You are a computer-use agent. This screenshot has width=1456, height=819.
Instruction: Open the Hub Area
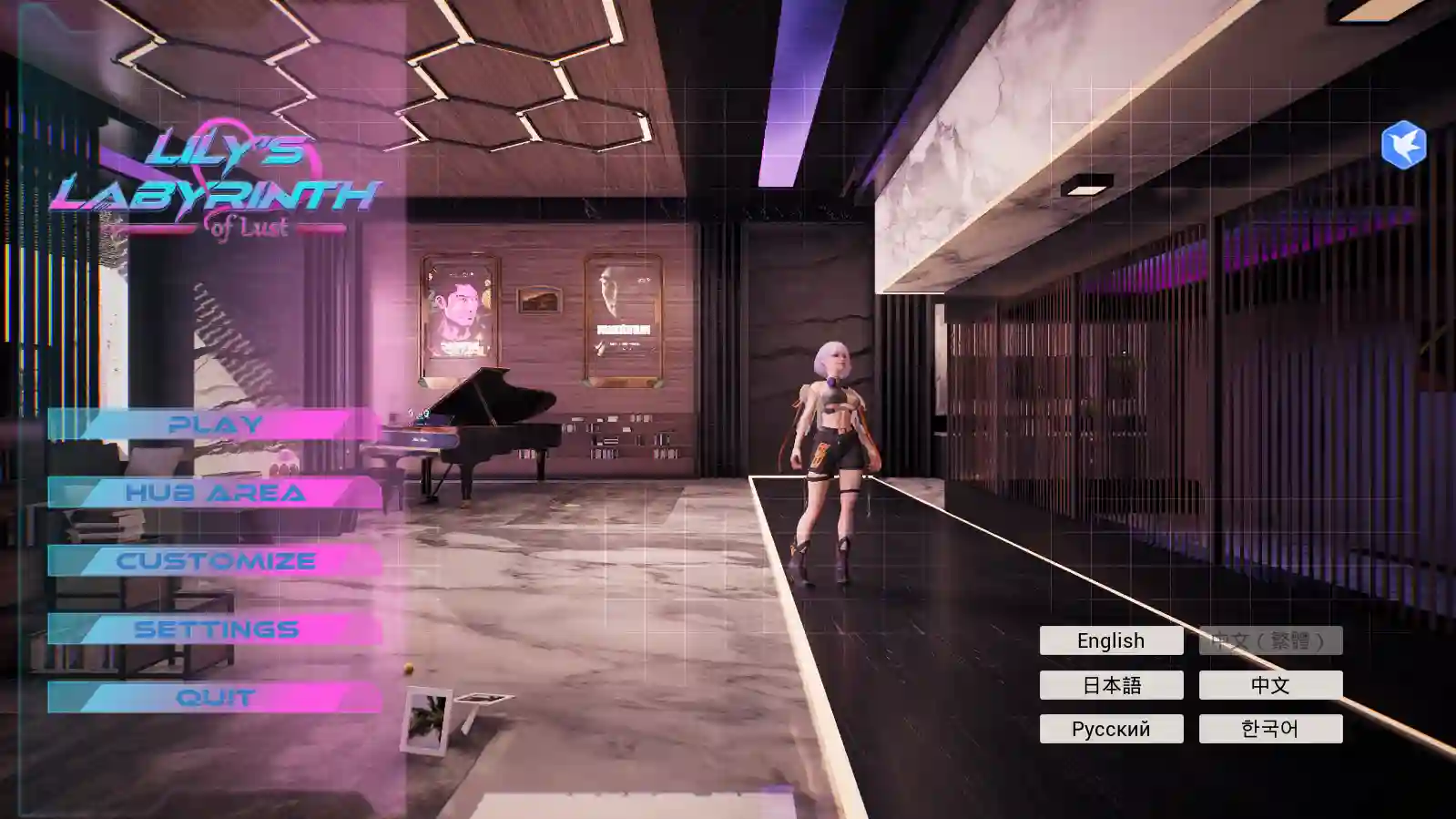(x=215, y=492)
